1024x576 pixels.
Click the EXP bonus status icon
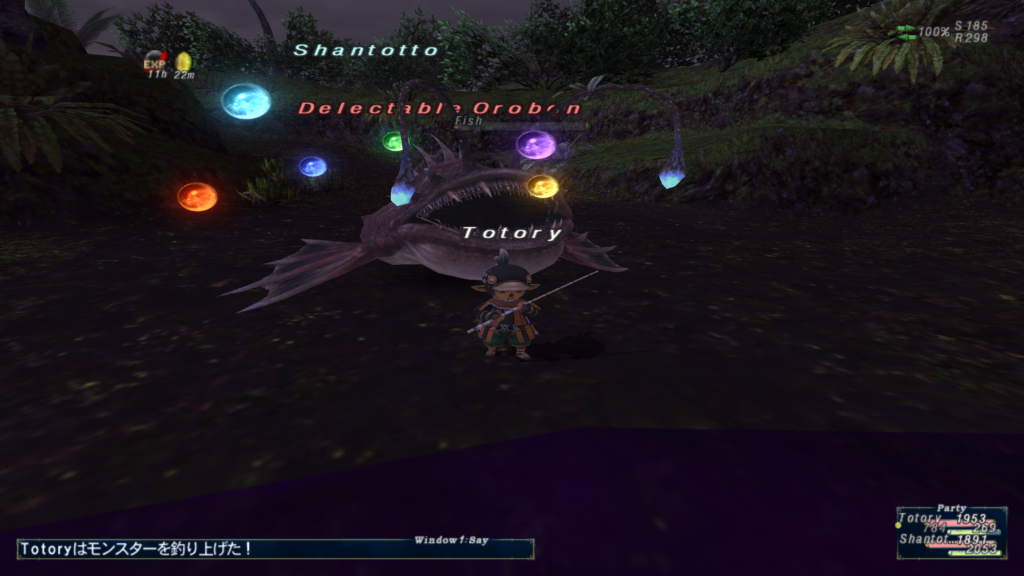tap(154, 60)
